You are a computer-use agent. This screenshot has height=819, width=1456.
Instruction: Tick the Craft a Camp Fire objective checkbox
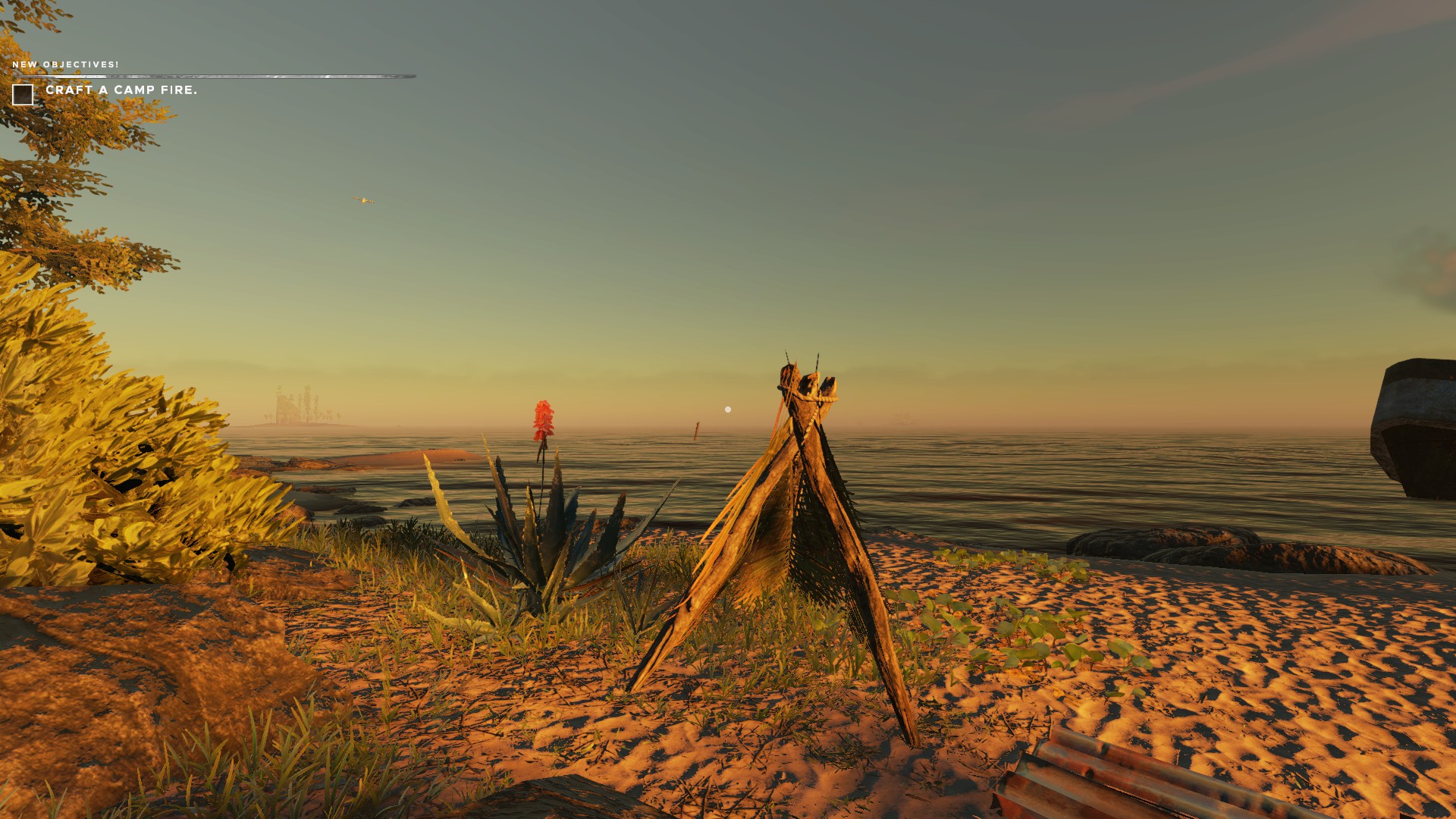(x=23, y=95)
